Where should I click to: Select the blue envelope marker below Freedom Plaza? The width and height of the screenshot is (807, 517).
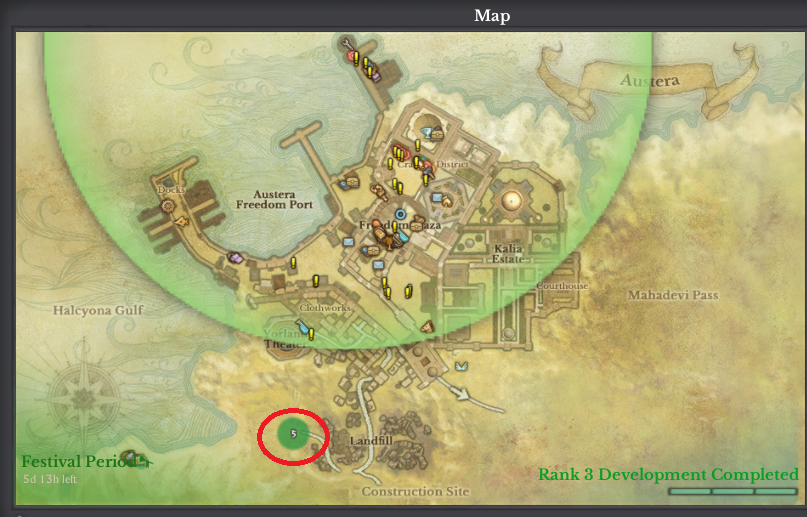click(378, 264)
